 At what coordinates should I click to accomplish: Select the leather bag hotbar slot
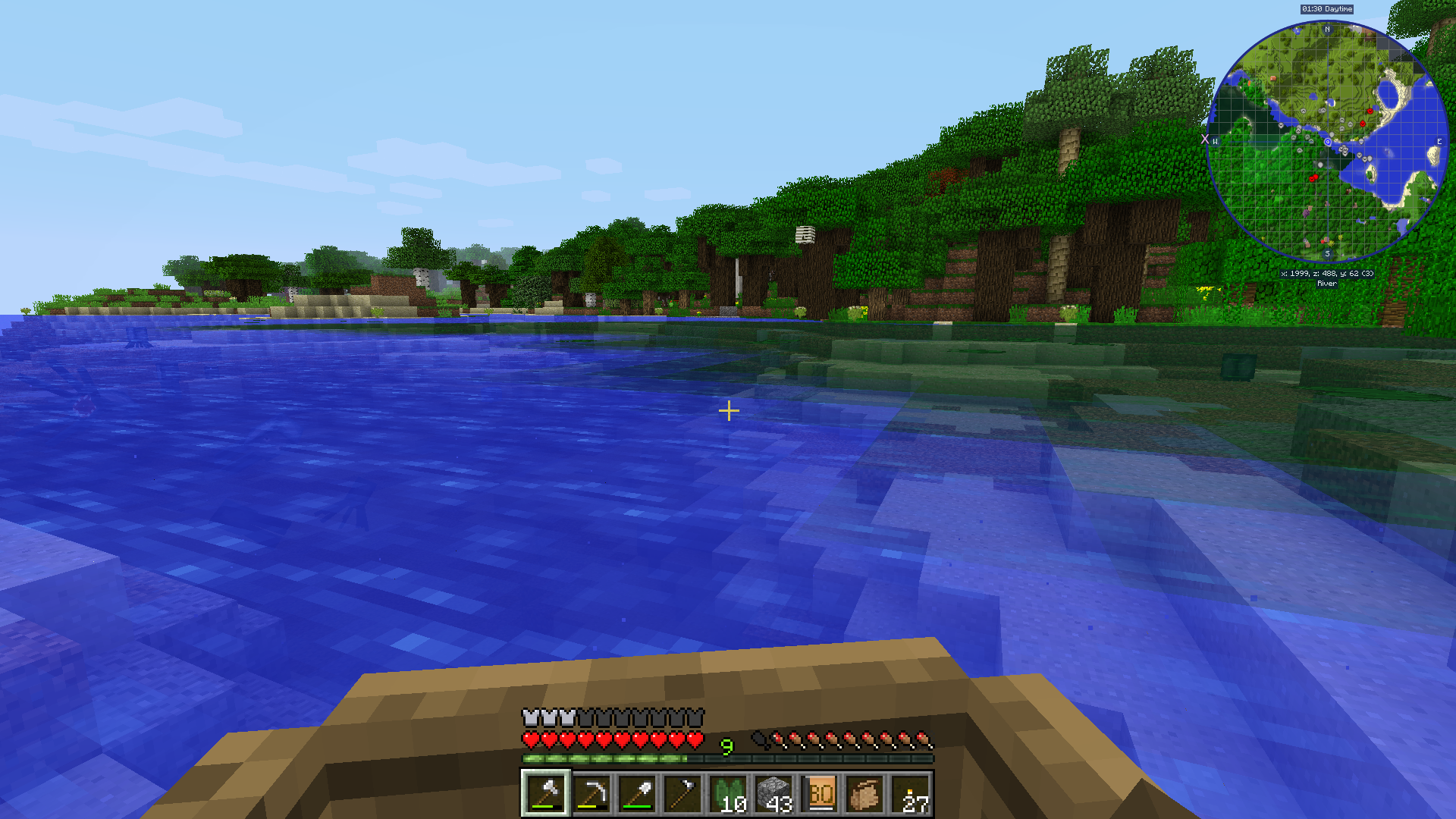[x=865, y=793]
